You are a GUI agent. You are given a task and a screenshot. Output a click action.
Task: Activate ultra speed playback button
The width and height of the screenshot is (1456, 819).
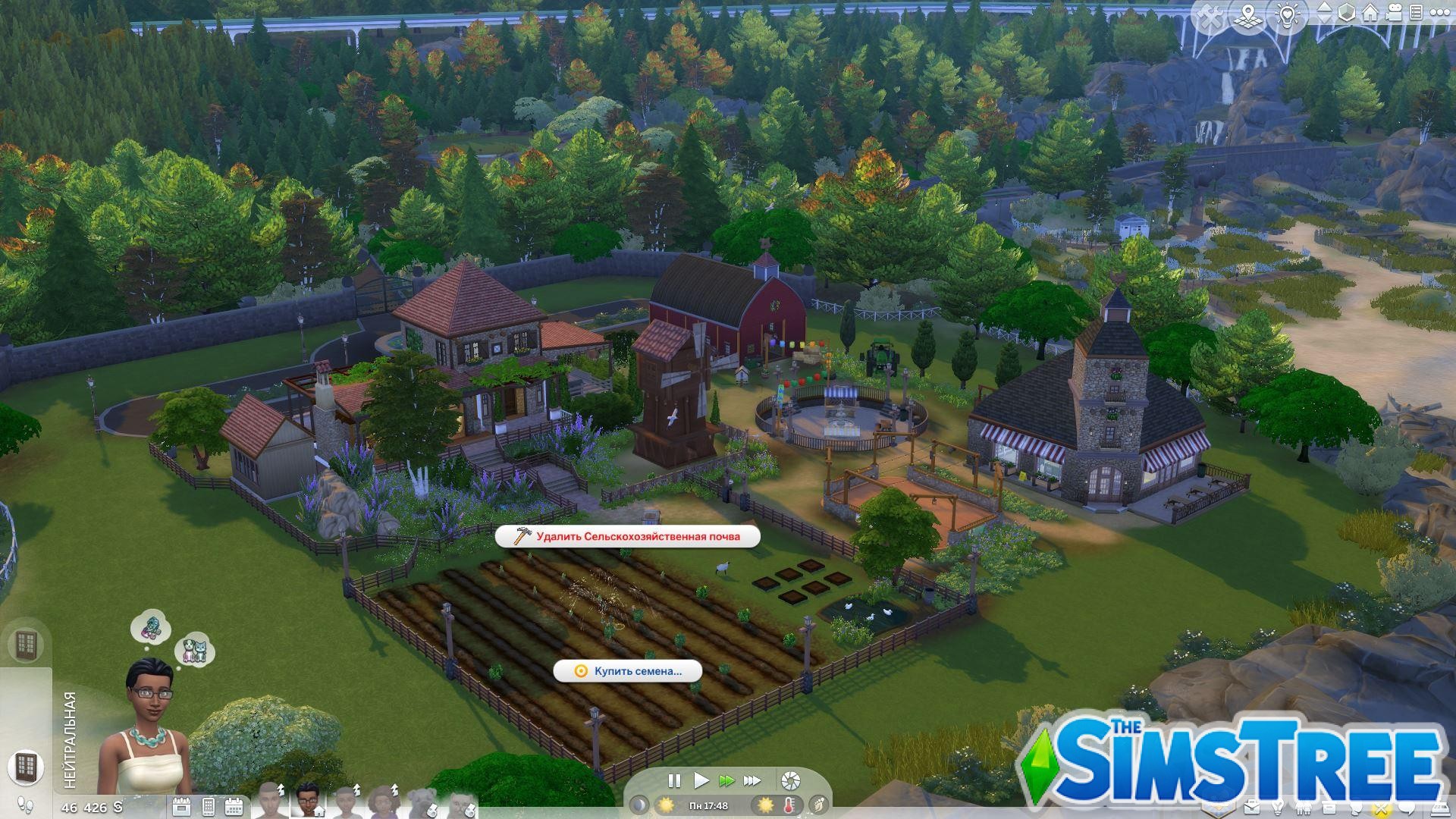[752, 781]
